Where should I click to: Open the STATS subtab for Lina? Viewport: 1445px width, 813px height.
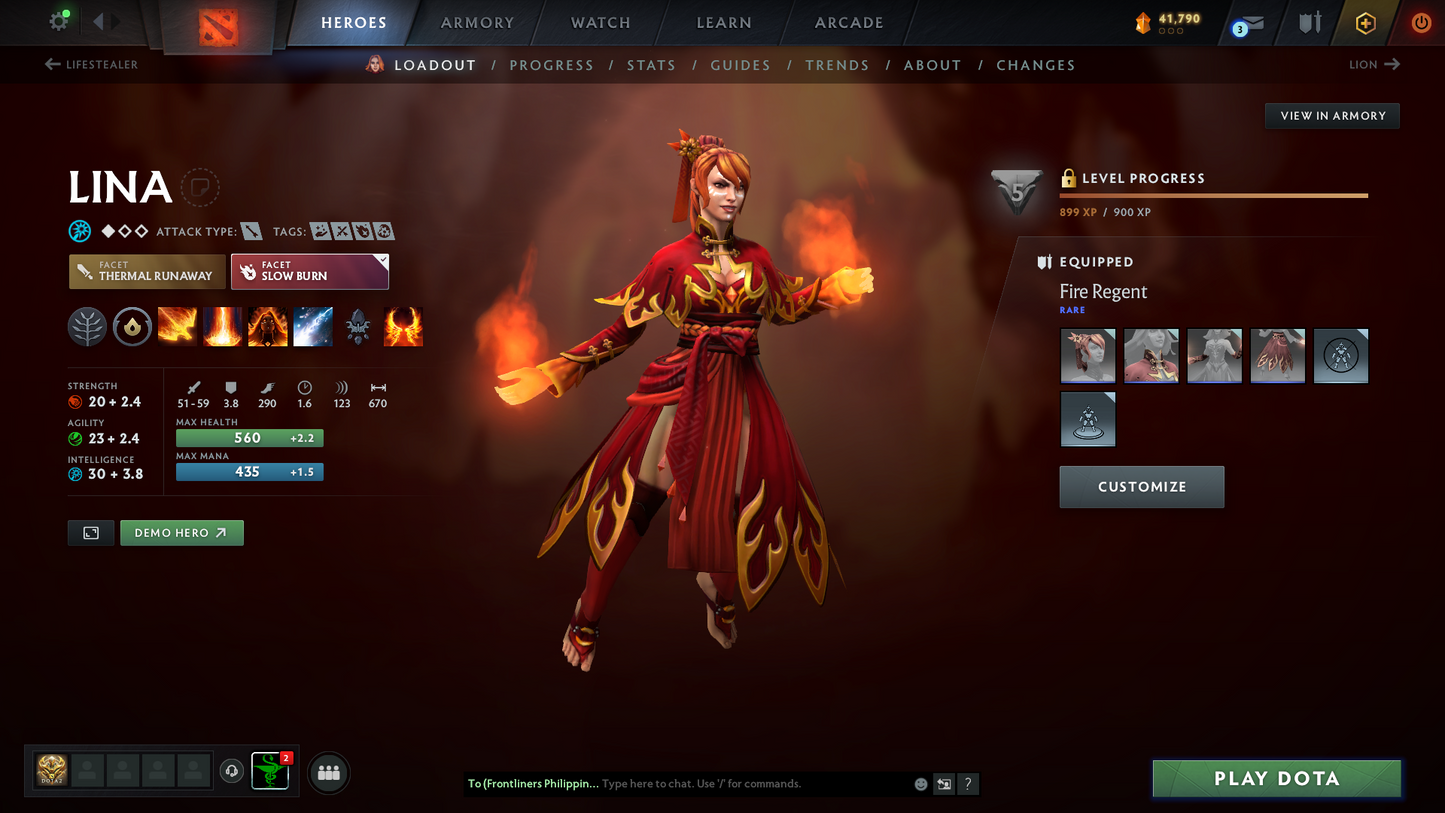pyautogui.click(x=651, y=65)
